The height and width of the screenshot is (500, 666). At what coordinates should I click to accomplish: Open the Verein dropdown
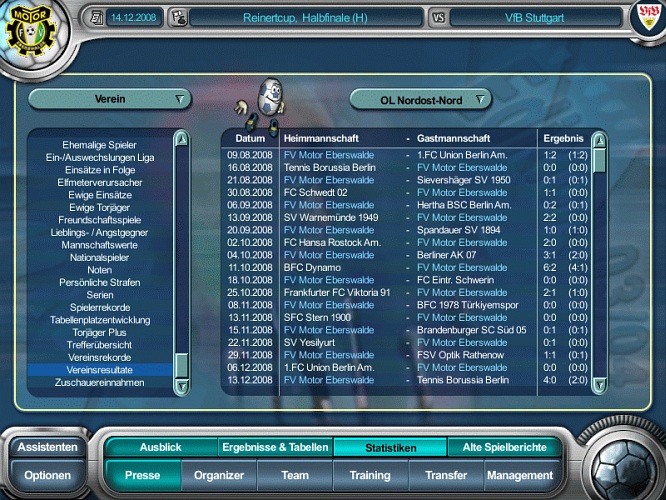(109, 99)
